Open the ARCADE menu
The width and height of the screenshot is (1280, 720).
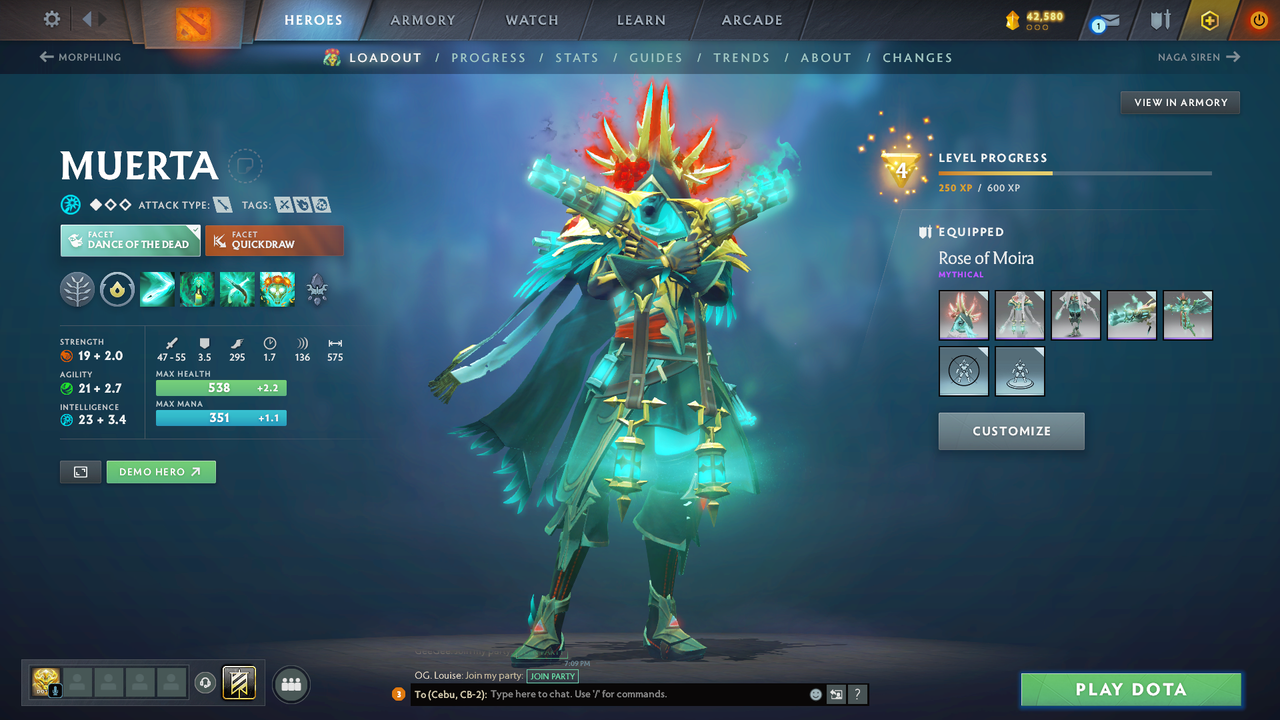tap(751, 19)
